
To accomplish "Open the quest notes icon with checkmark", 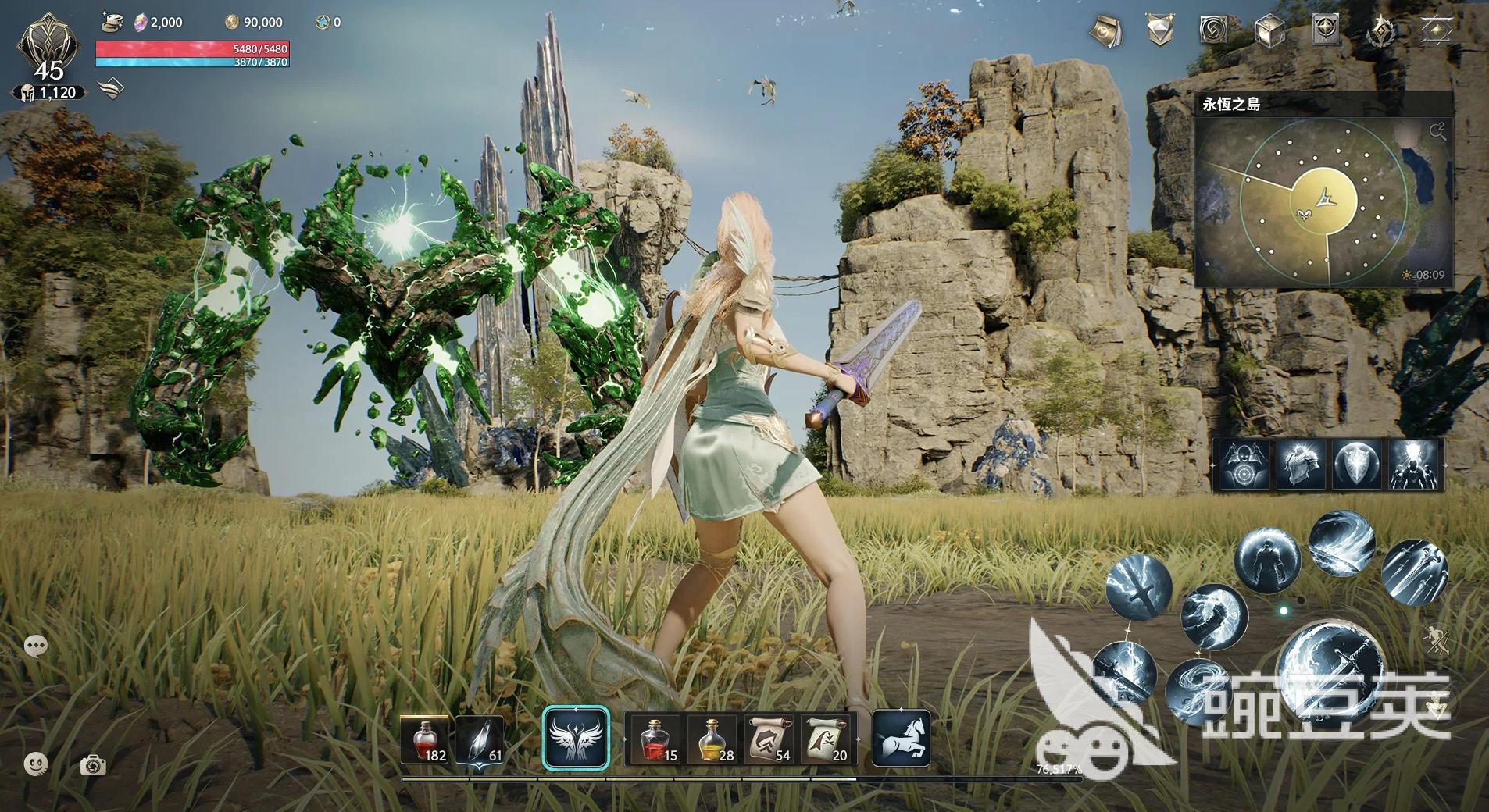I will [1105, 31].
